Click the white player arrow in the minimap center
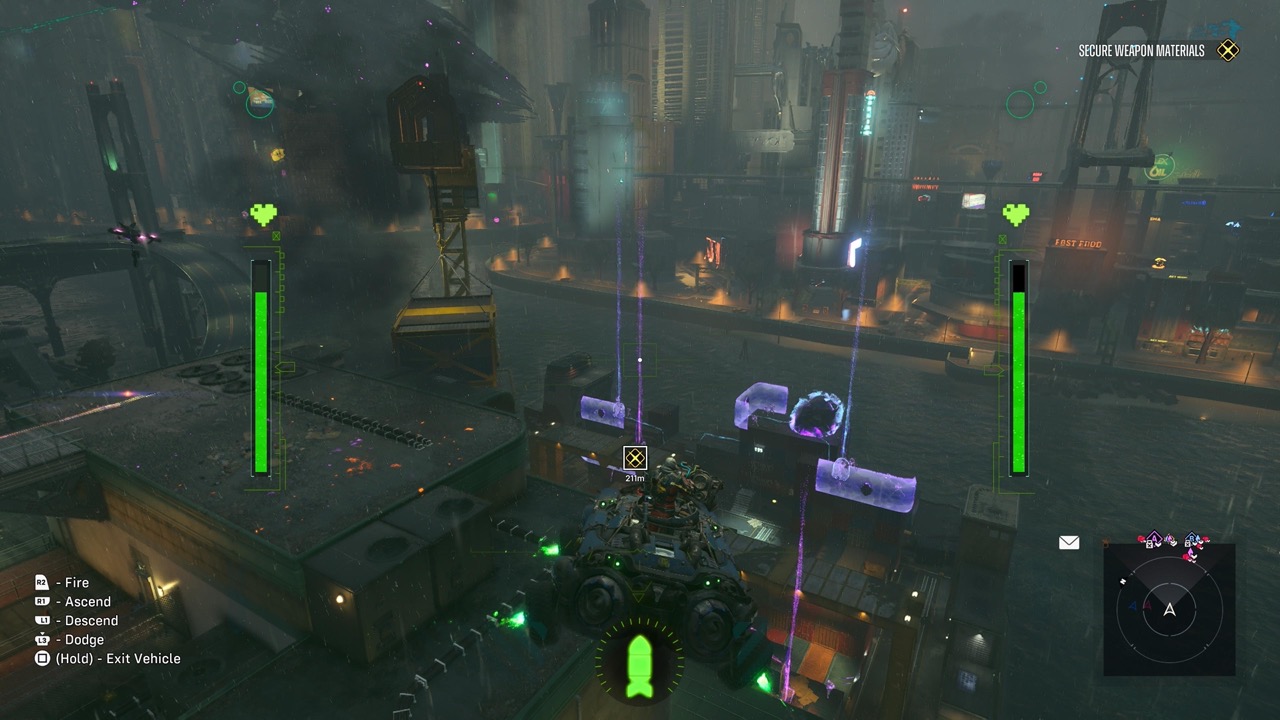This screenshot has height=720, width=1280. [1169, 610]
